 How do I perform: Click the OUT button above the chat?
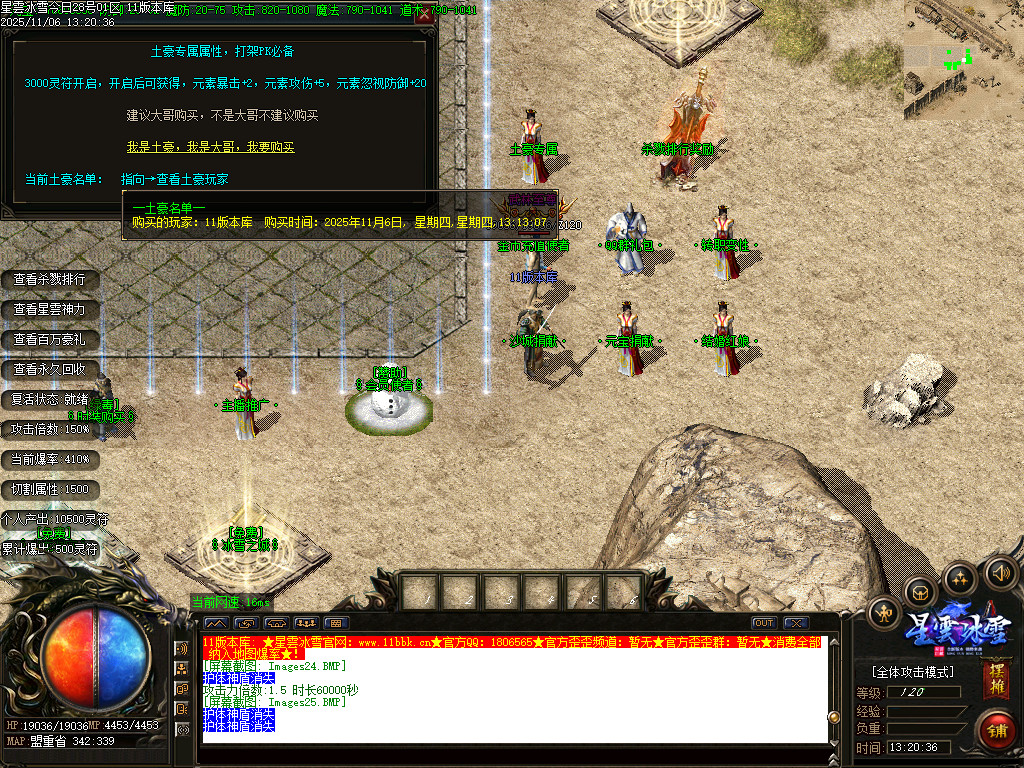pyautogui.click(x=764, y=623)
